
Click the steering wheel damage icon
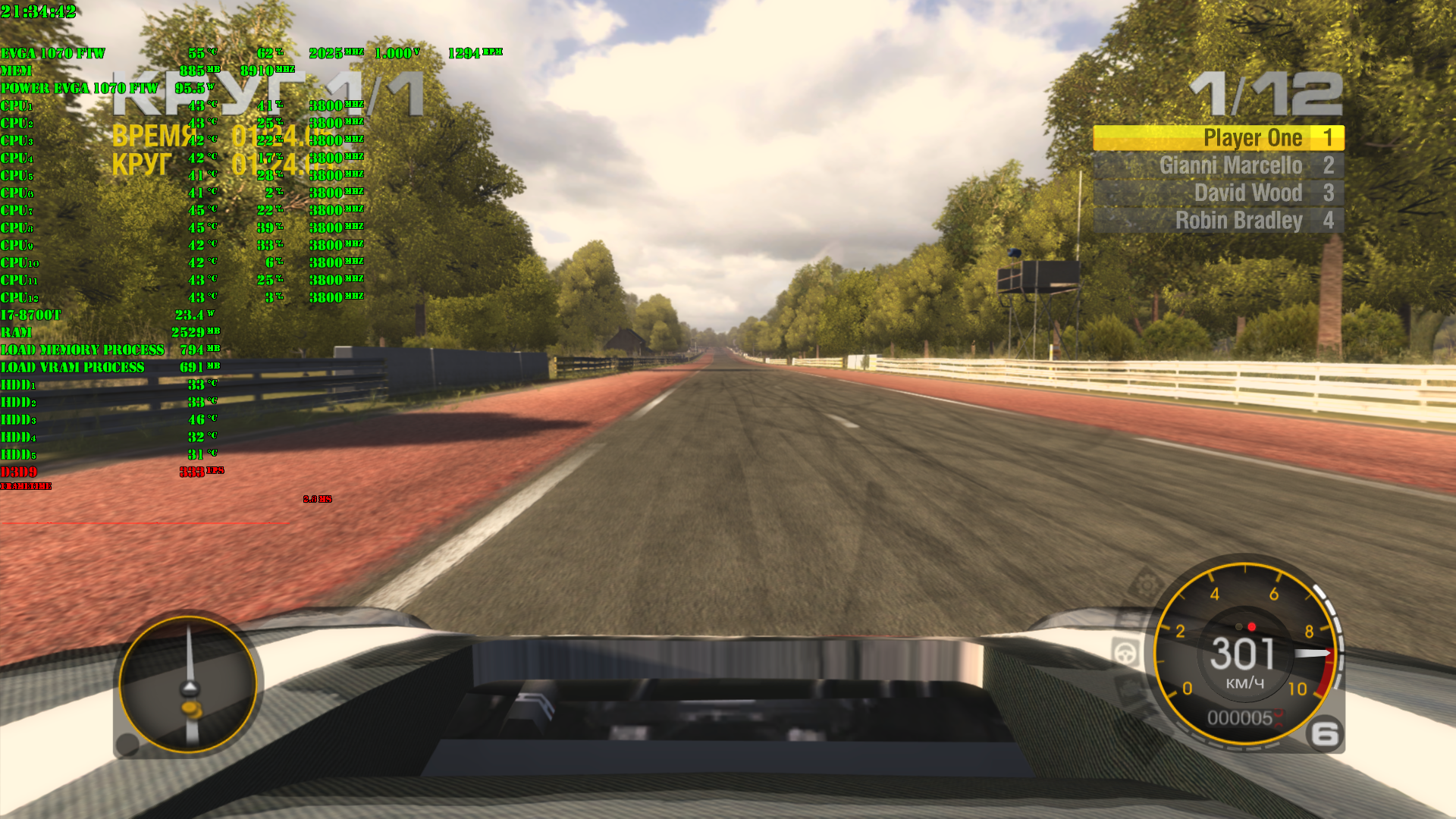[x=1126, y=652]
